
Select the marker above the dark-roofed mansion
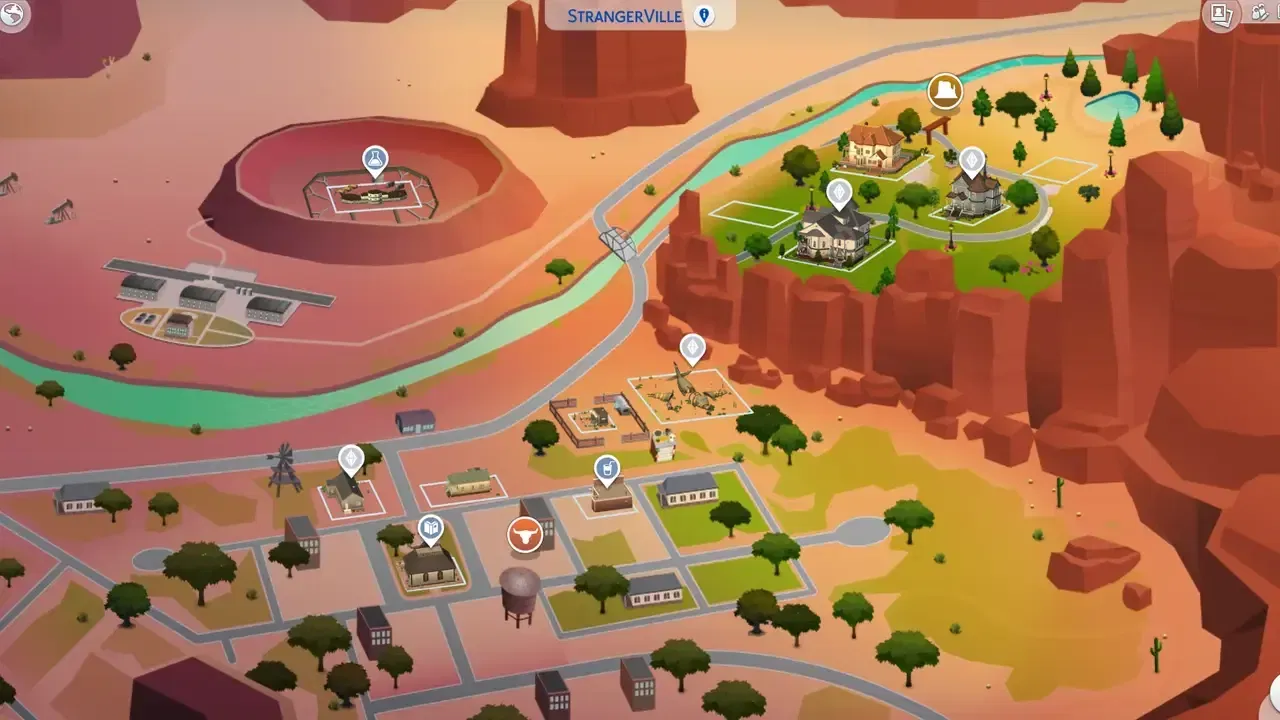coord(839,192)
